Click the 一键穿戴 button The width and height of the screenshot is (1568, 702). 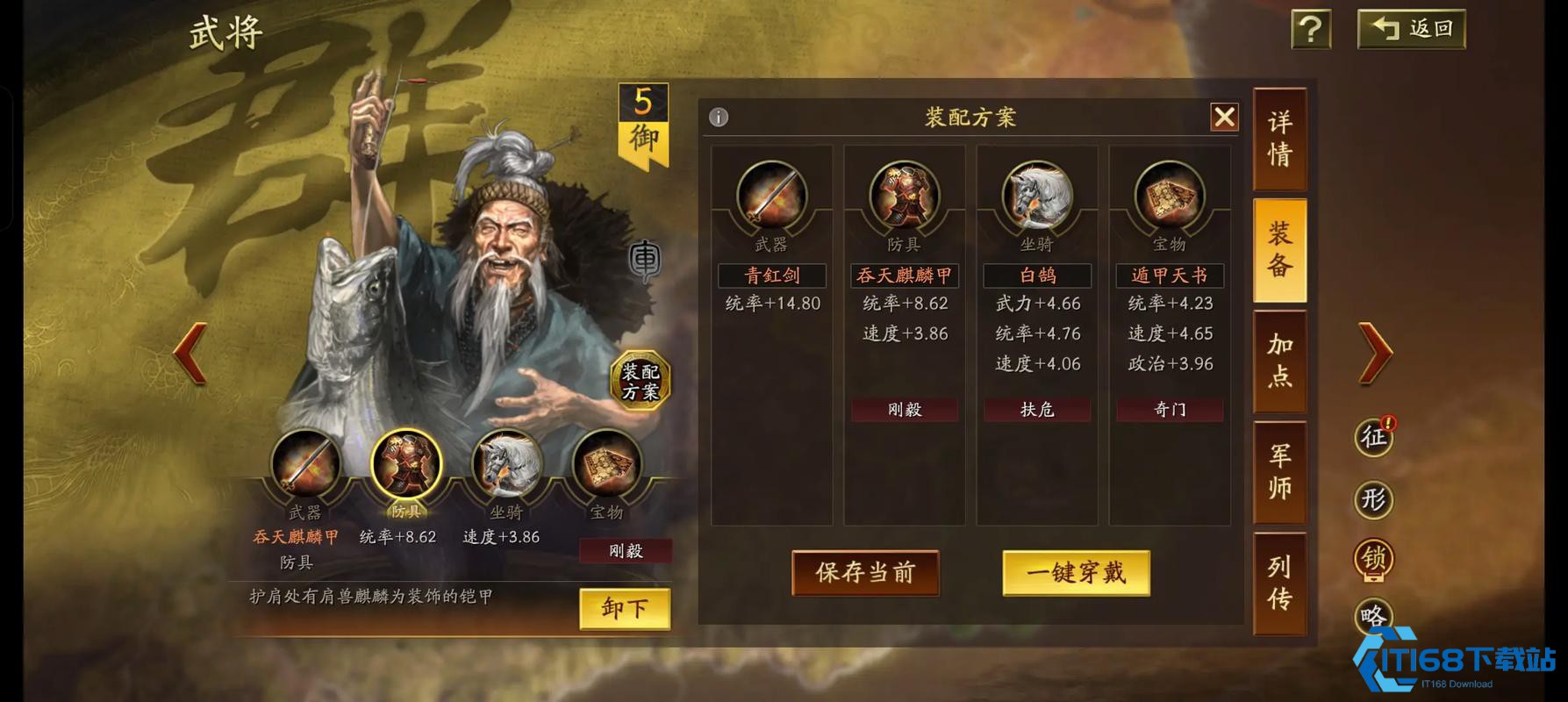coord(1077,570)
